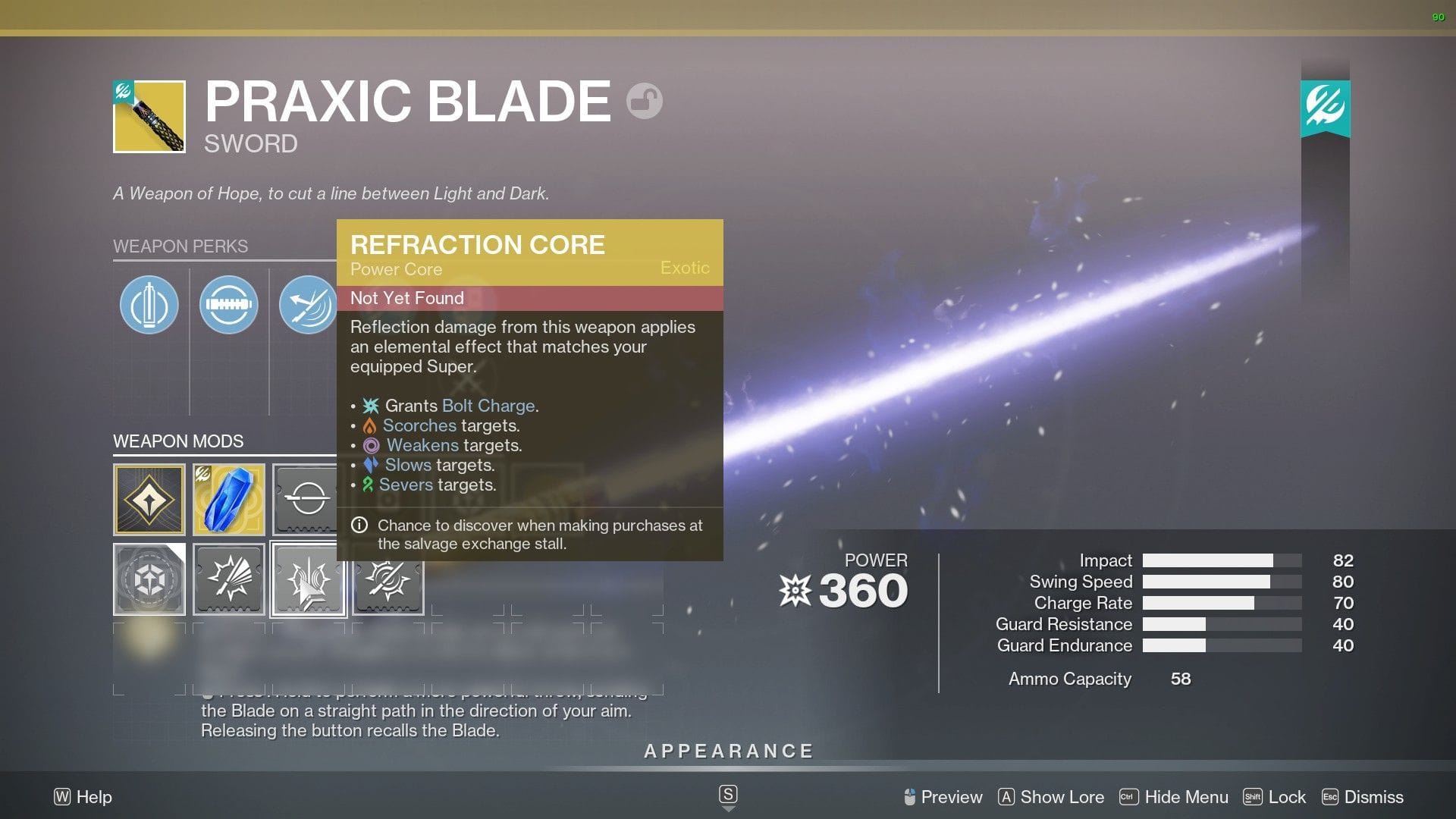Image resolution: width=1456 pixels, height=819 pixels.
Task: Select the blade deflect weapon perk icon
Action: tap(309, 304)
